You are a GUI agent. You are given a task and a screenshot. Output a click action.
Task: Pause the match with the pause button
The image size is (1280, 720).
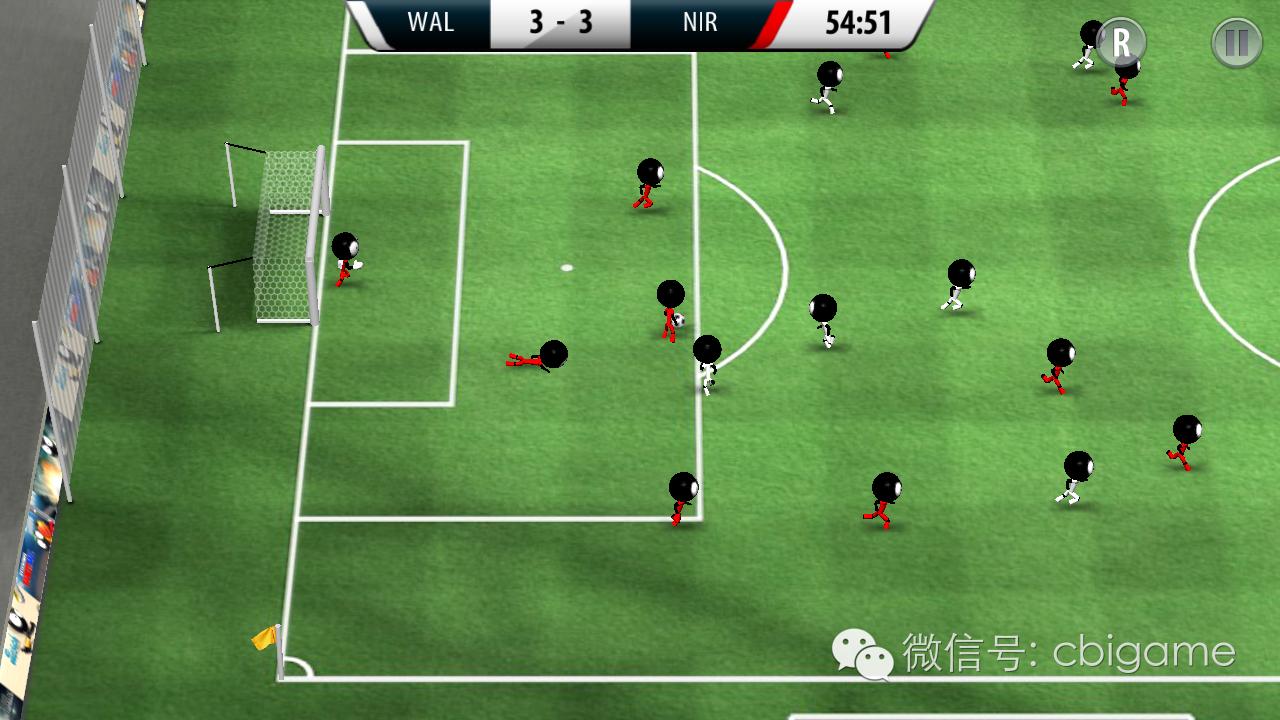1236,43
